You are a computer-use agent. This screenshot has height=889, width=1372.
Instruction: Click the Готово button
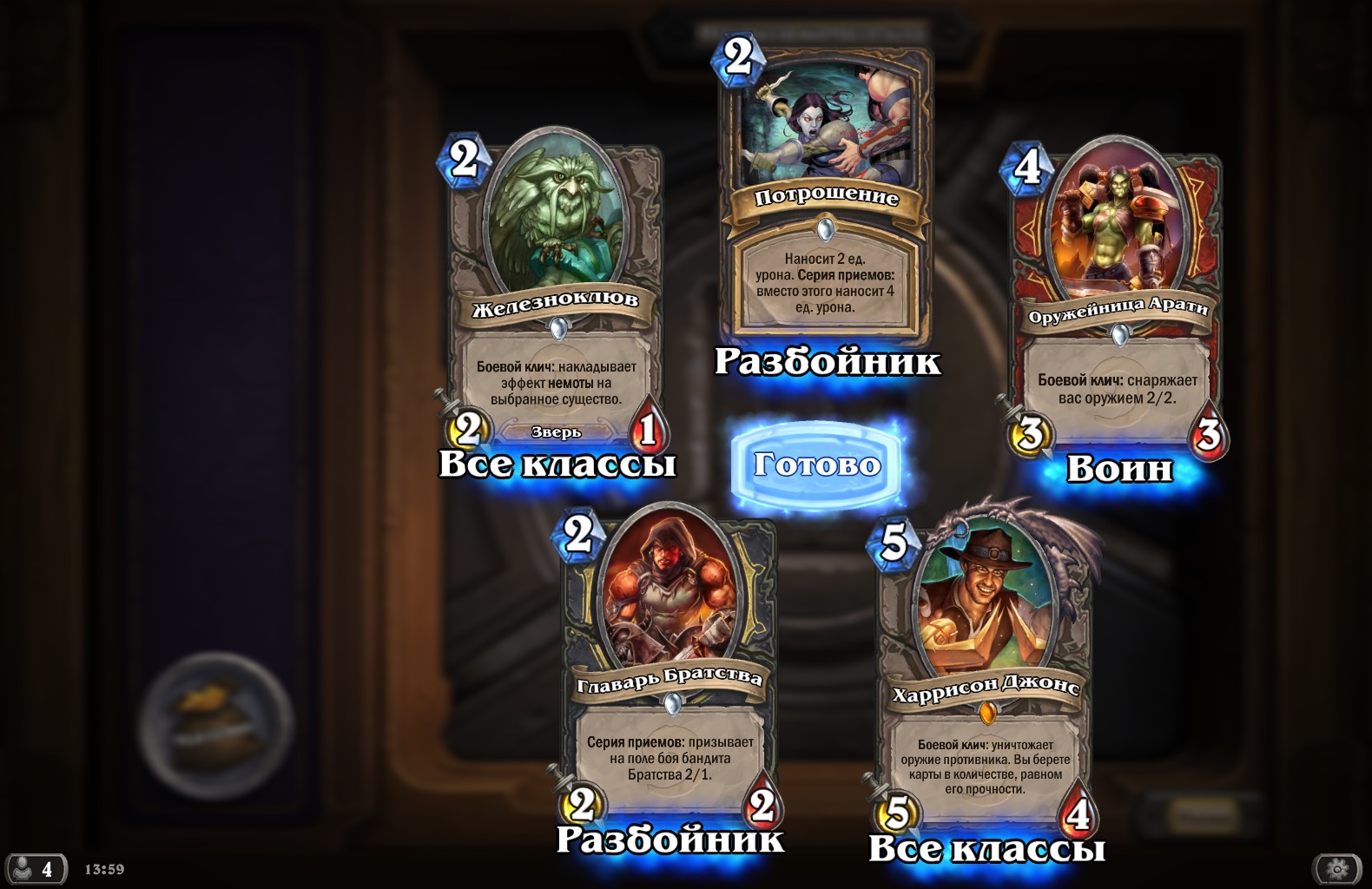pyautogui.click(x=816, y=465)
